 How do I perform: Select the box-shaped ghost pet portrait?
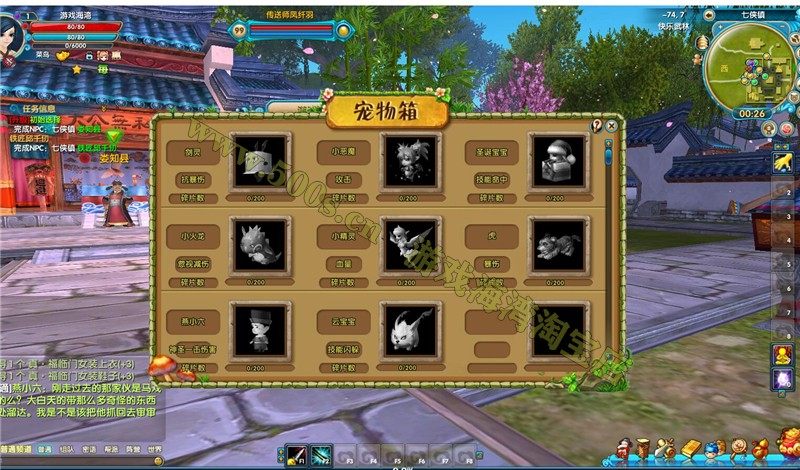pyautogui.click(x=260, y=160)
